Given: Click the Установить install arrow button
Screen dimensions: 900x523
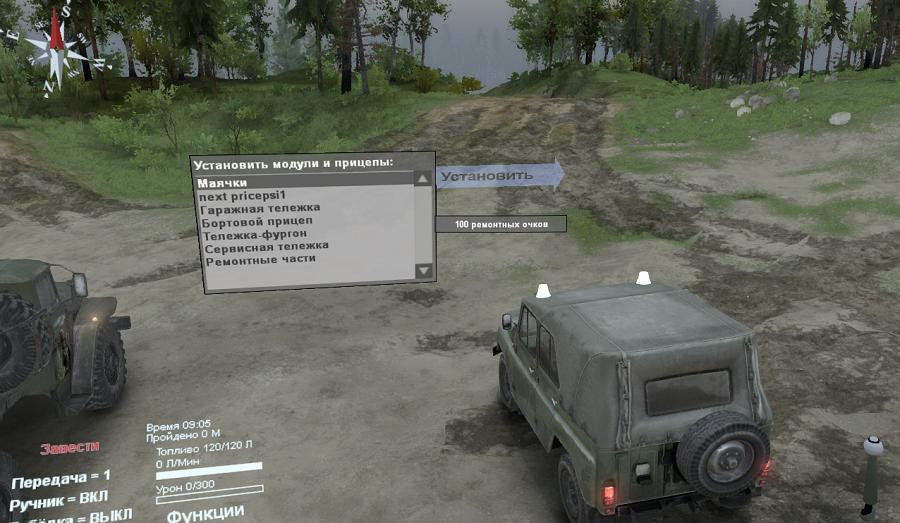Looking at the screenshot, I should point(498,176).
